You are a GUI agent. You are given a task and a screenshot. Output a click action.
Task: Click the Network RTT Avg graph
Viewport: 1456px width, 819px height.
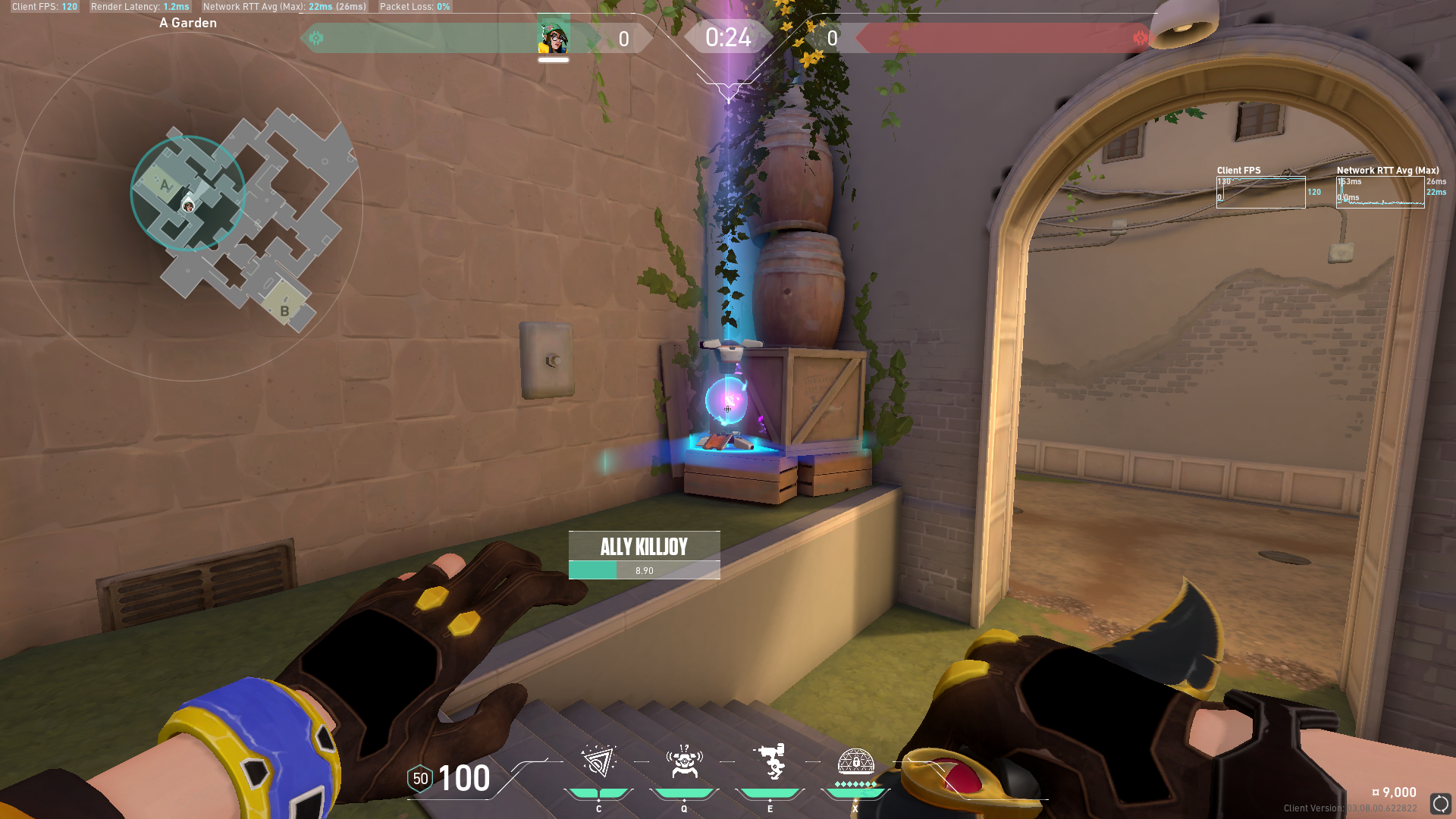tap(1380, 193)
